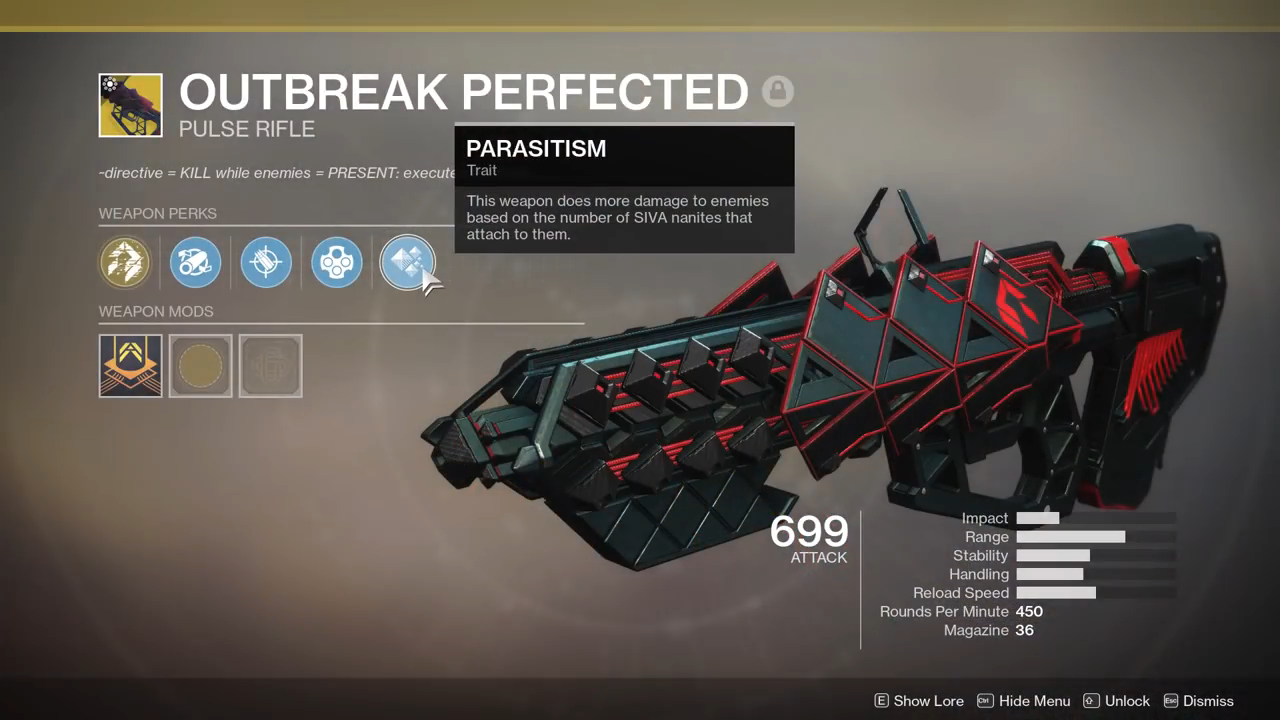Open the yellow chevron weapon mod slot
The width and height of the screenshot is (1280, 720).
point(131,365)
